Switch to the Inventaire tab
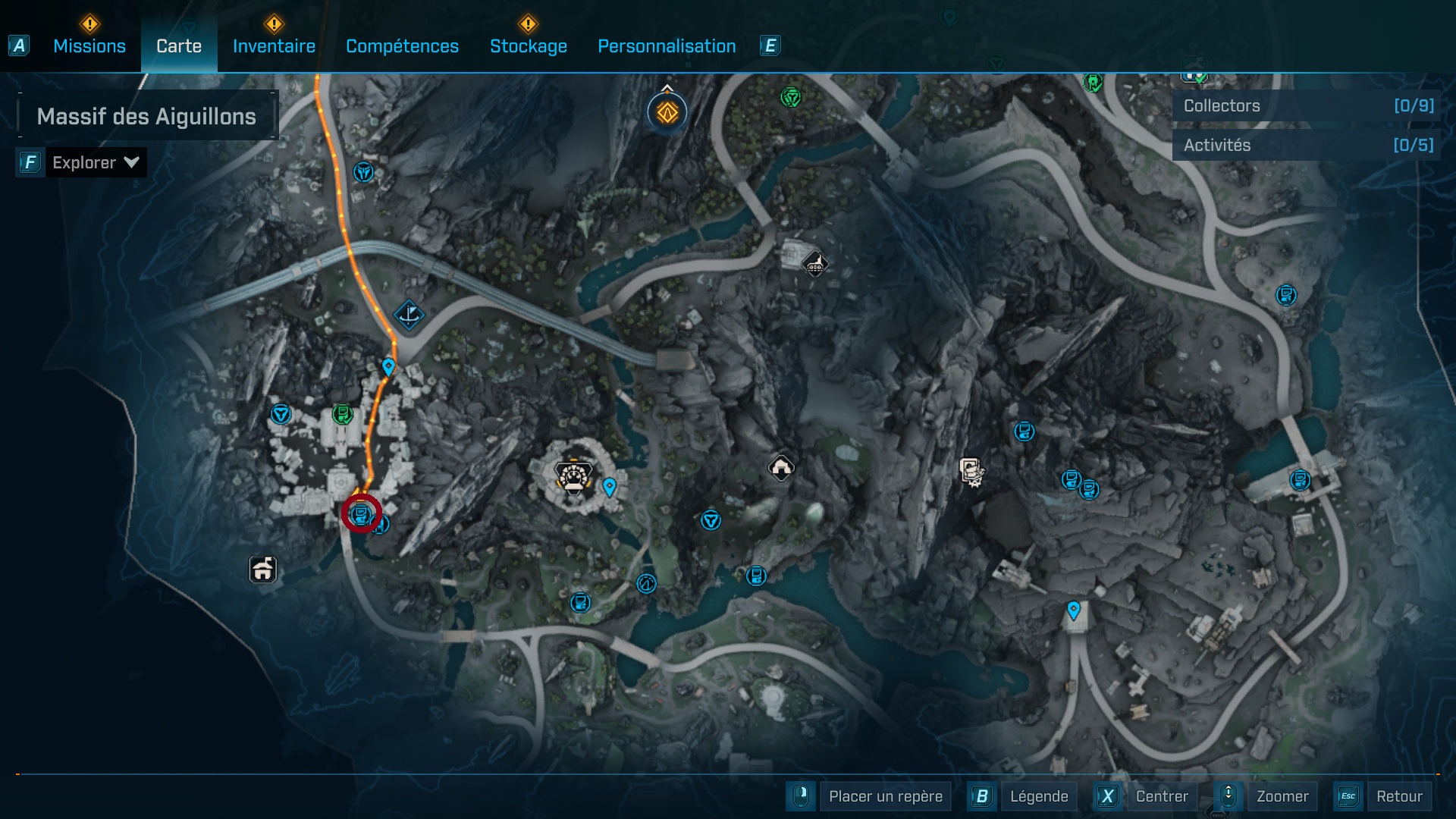The height and width of the screenshot is (819, 1456). point(274,46)
